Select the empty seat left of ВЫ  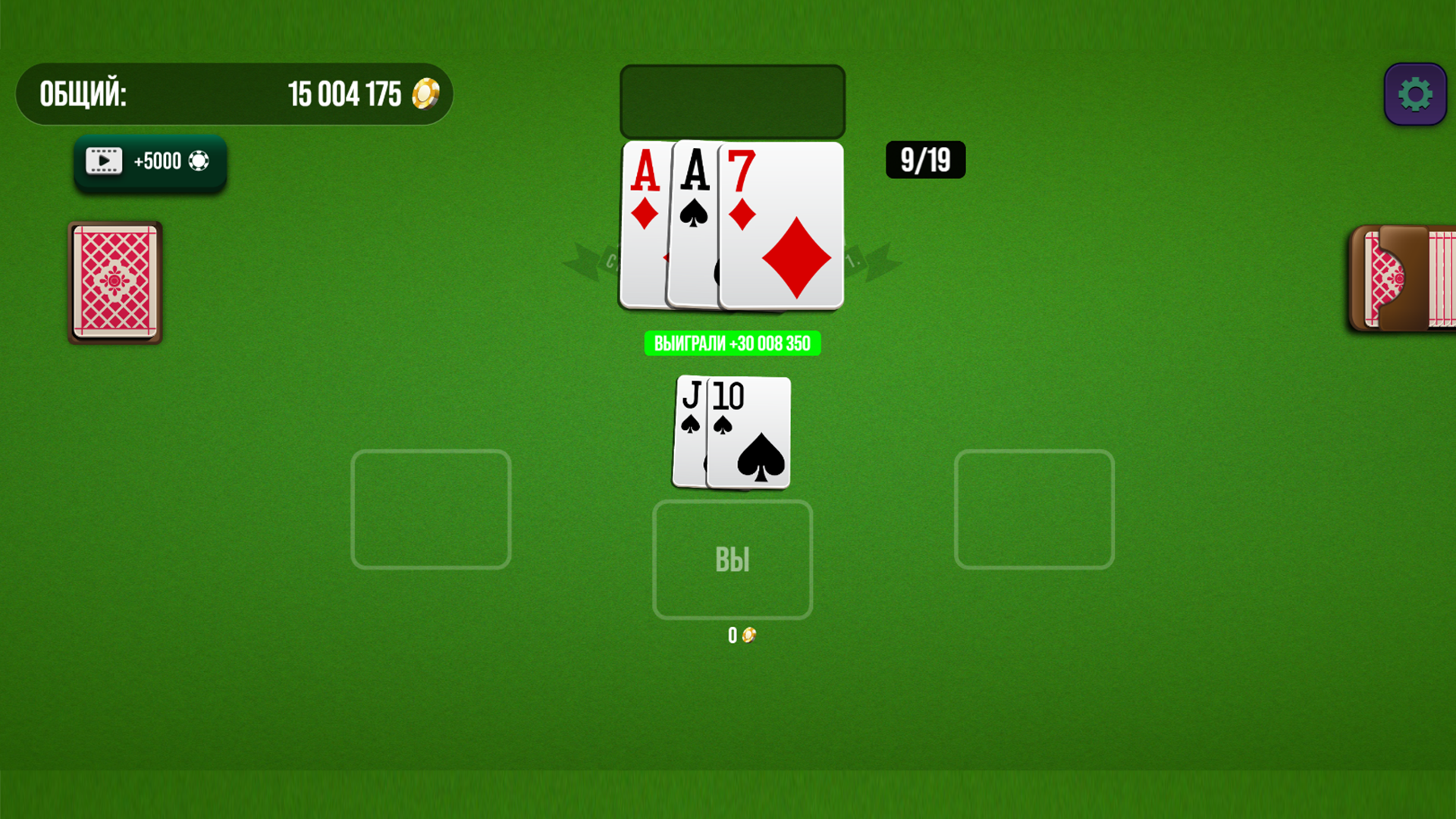click(x=431, y=510)
